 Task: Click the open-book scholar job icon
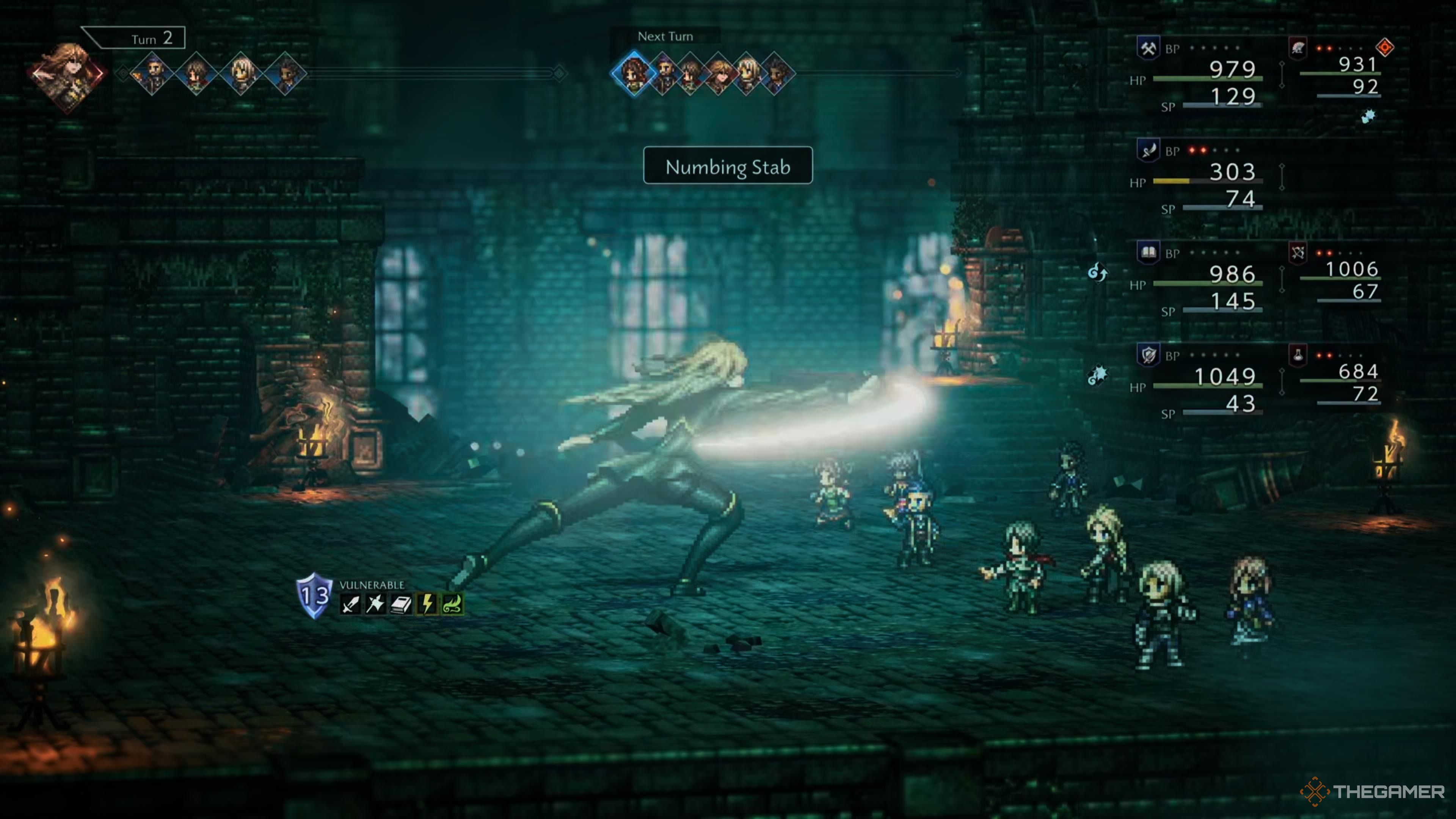[1148, 253]
